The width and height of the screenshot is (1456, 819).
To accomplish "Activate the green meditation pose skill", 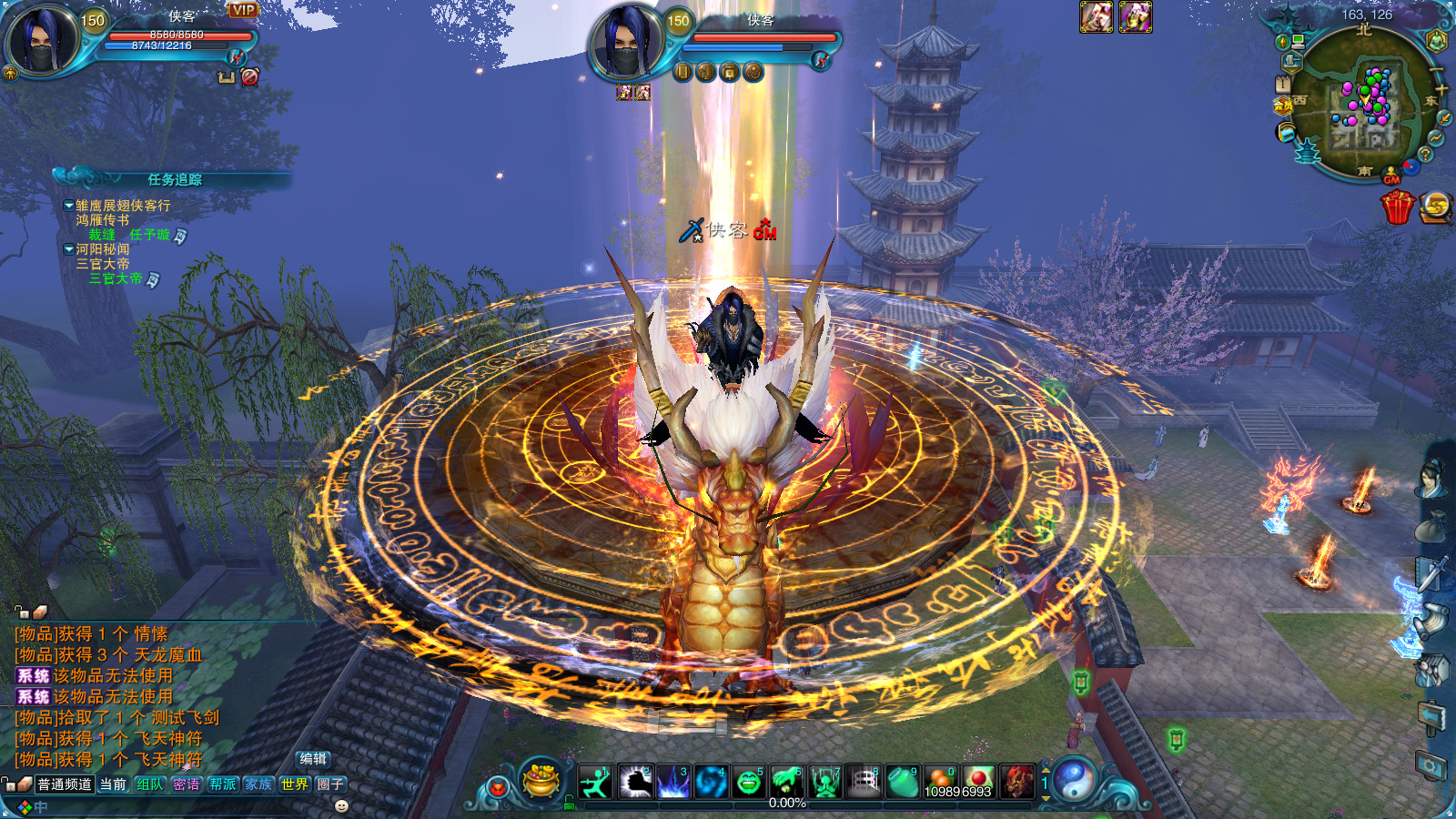I will point(825,782).
